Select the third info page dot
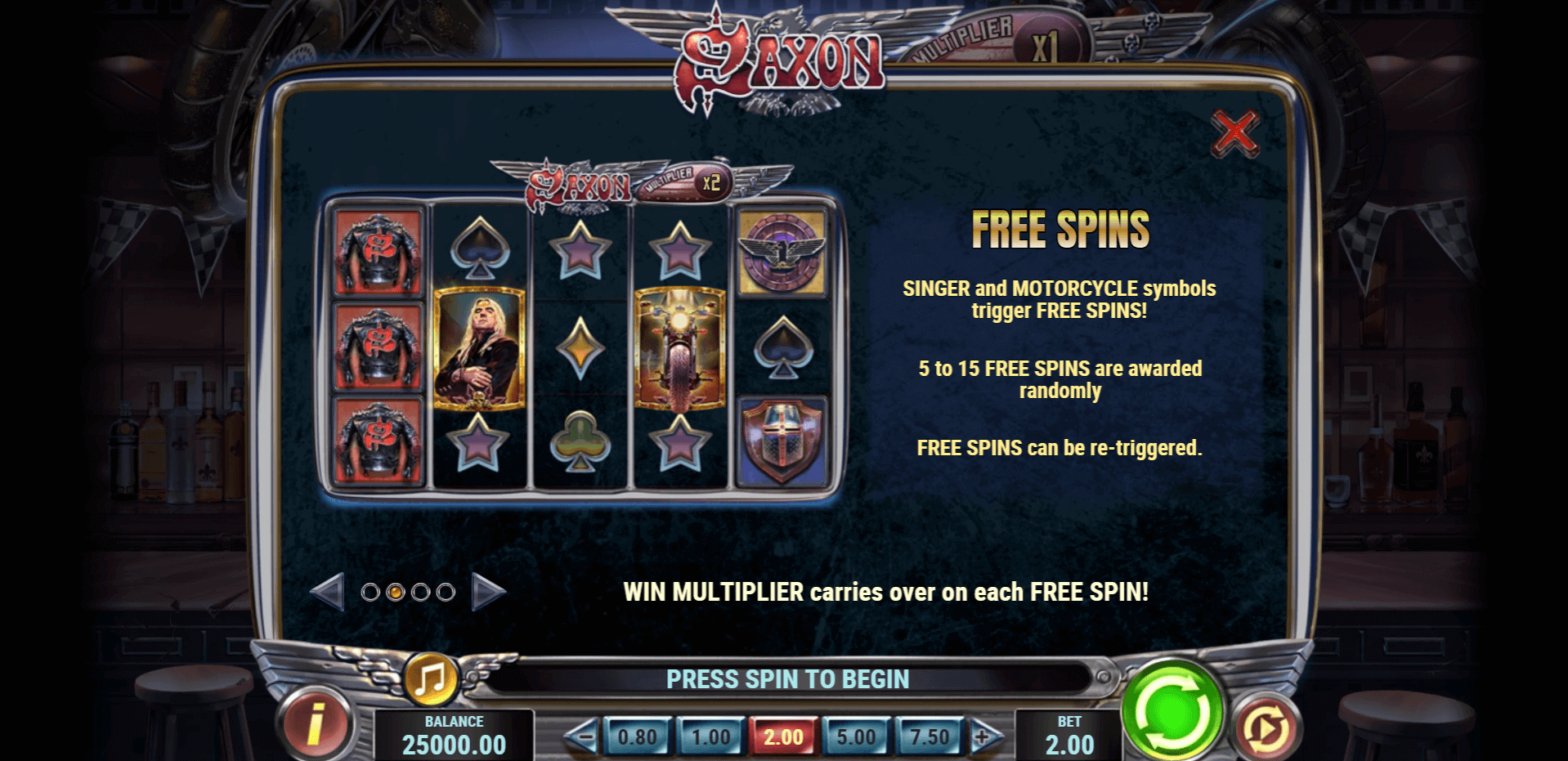Image resolution: width=1568 pixels, height=761 pixels. click(420, 592)
